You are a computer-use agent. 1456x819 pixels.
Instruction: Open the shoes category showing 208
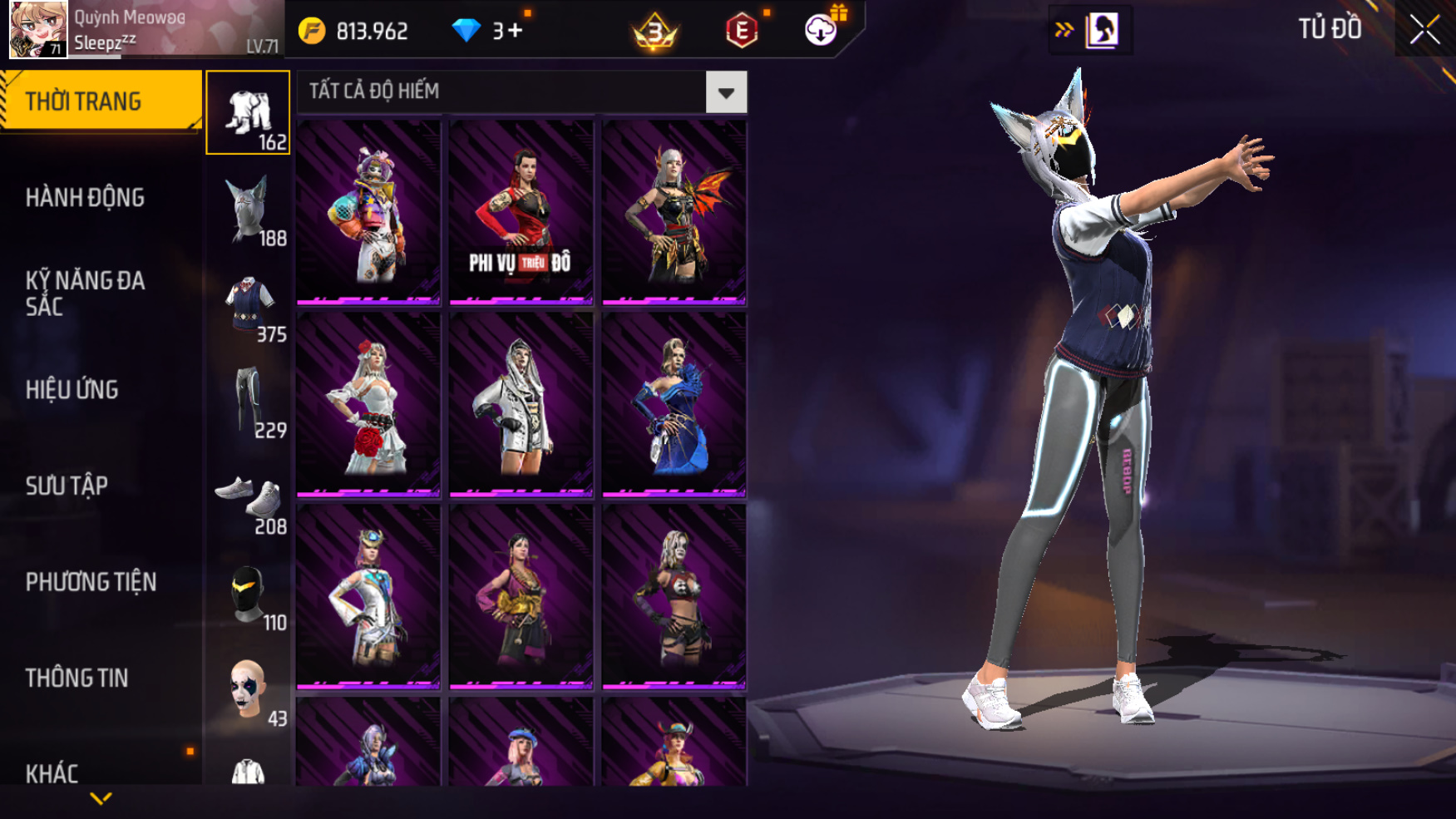(248, 499)
